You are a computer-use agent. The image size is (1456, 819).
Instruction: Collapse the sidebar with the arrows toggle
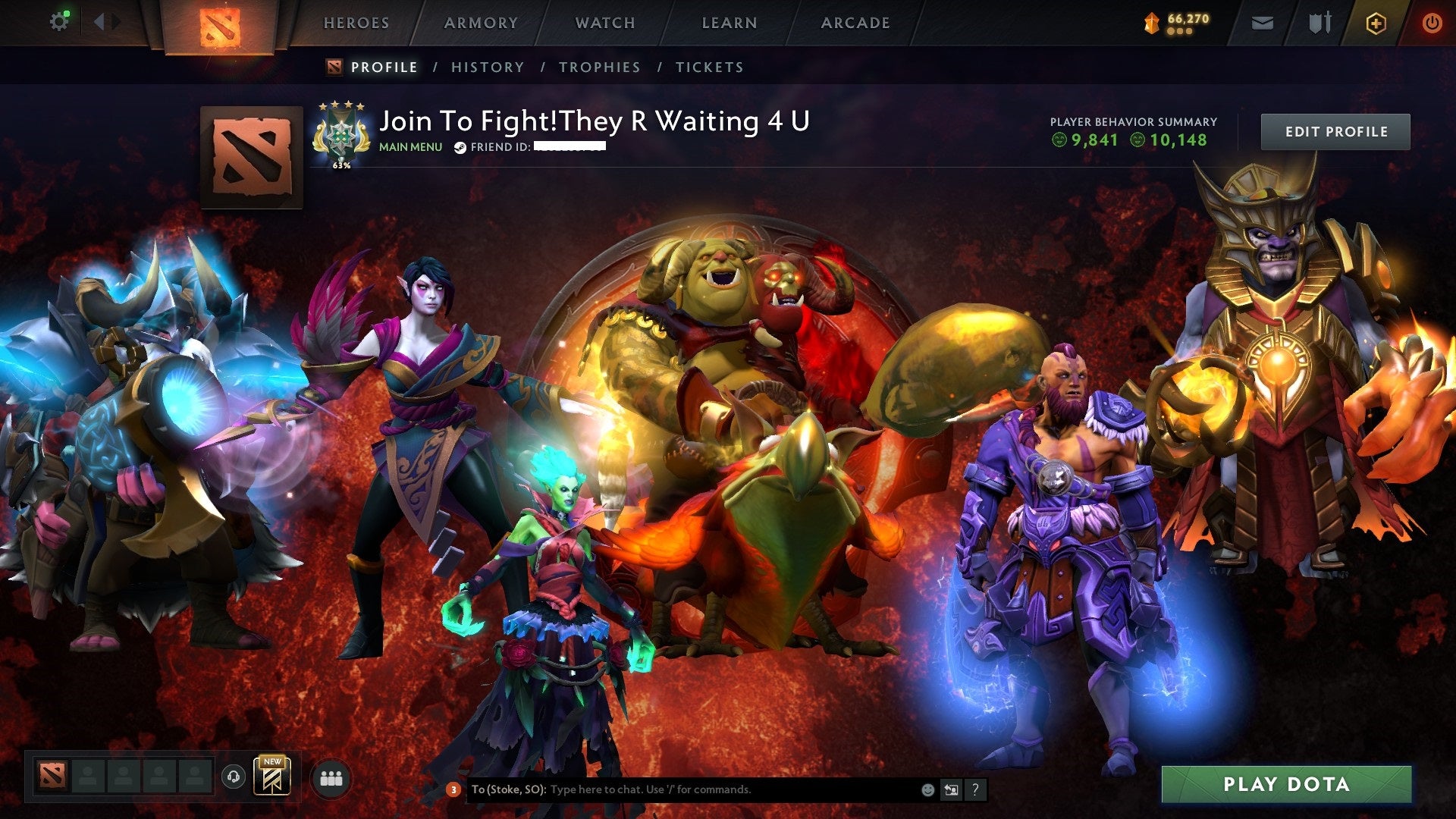(106, 21)
